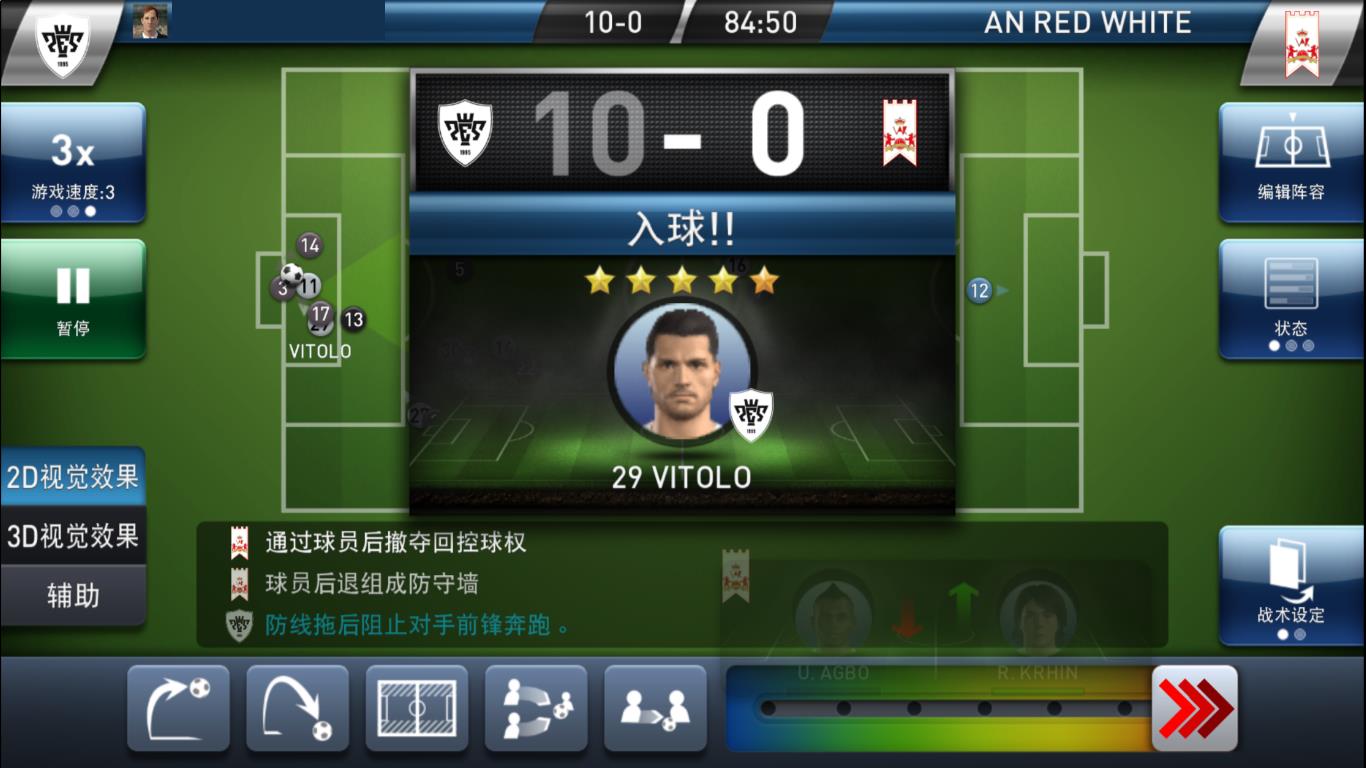
Task: Select the downward arc ball tactic
Action: [297, 708]
